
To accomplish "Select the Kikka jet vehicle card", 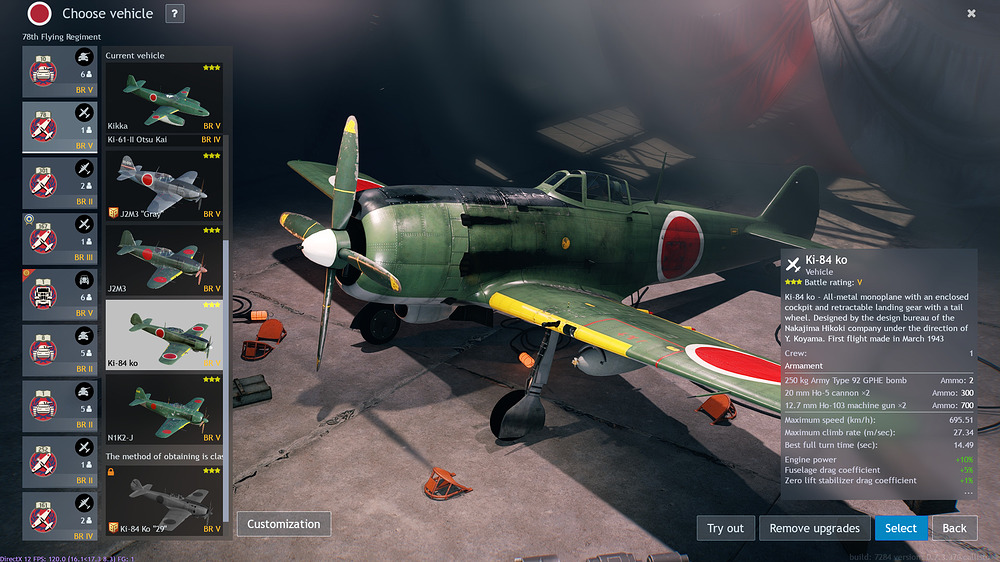I will 164,97.
